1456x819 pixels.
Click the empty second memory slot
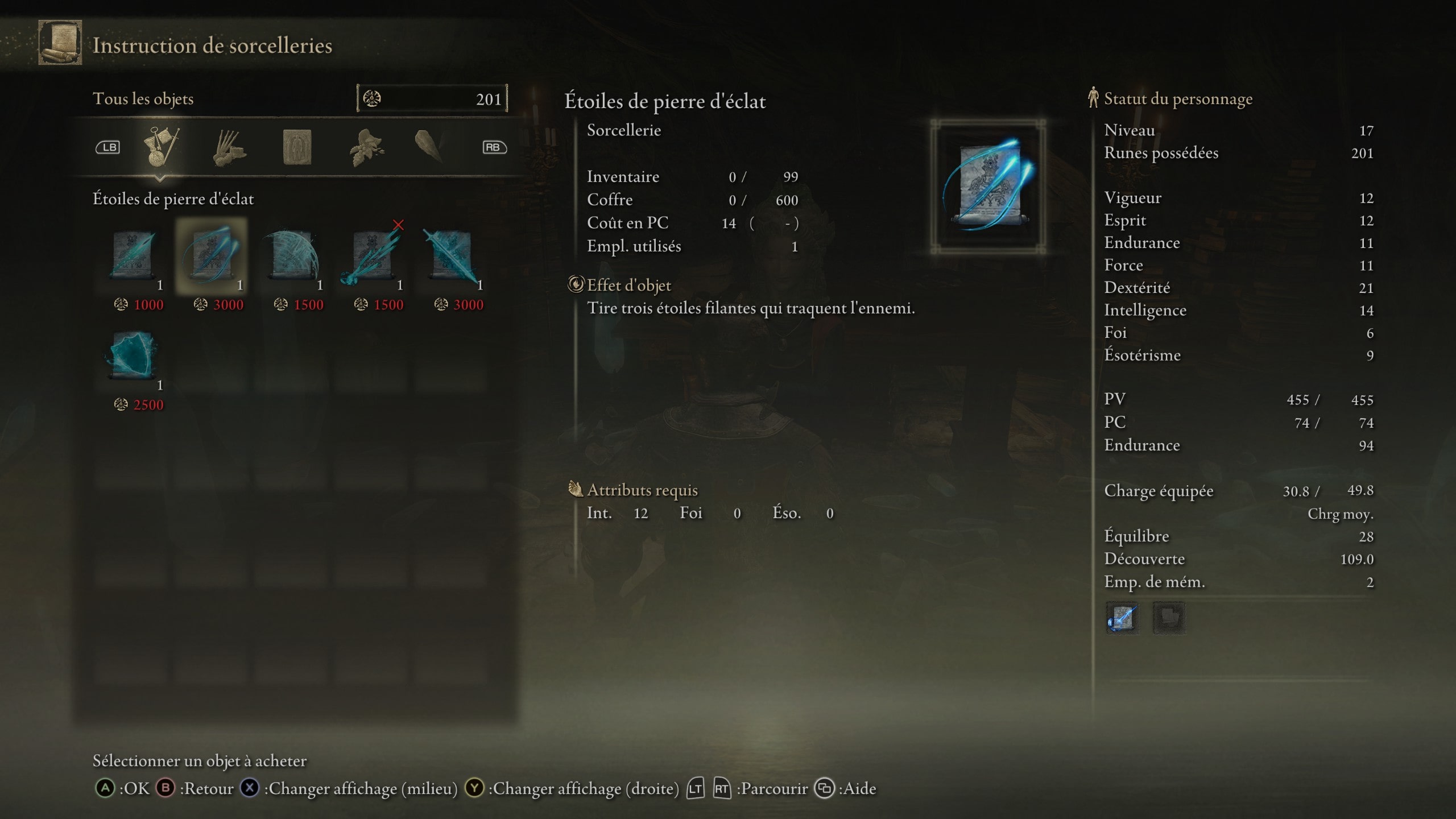click(x=1170, y=619)
